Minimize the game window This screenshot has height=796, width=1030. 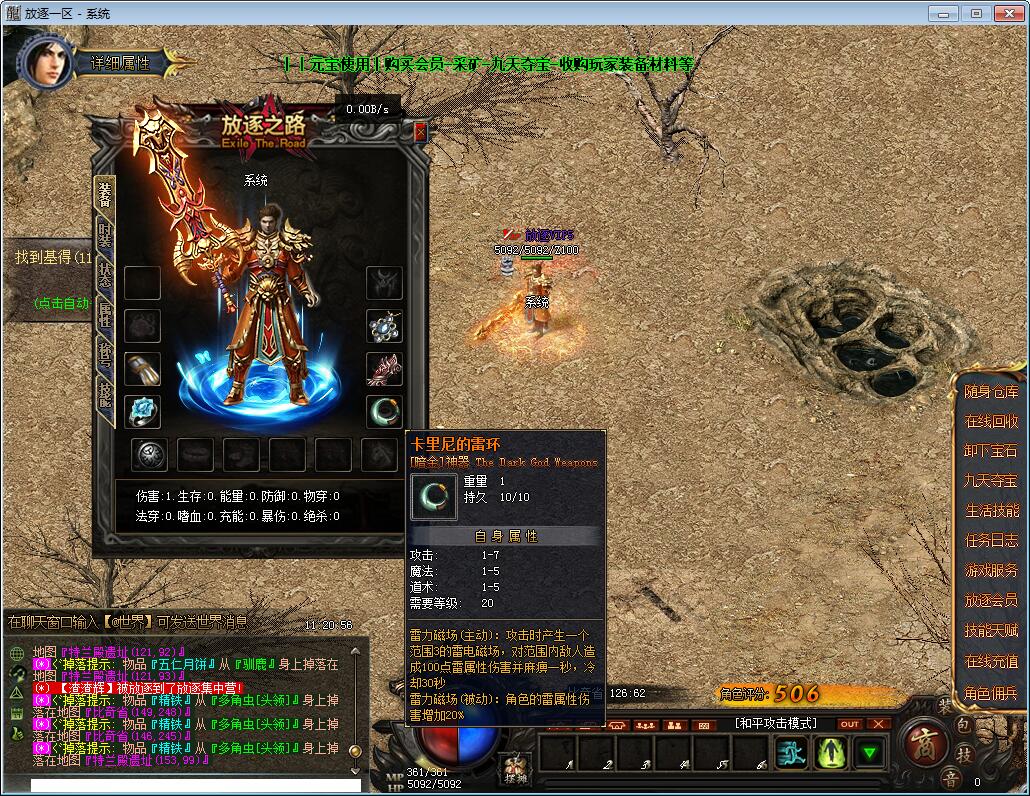[x=944, y=13]
